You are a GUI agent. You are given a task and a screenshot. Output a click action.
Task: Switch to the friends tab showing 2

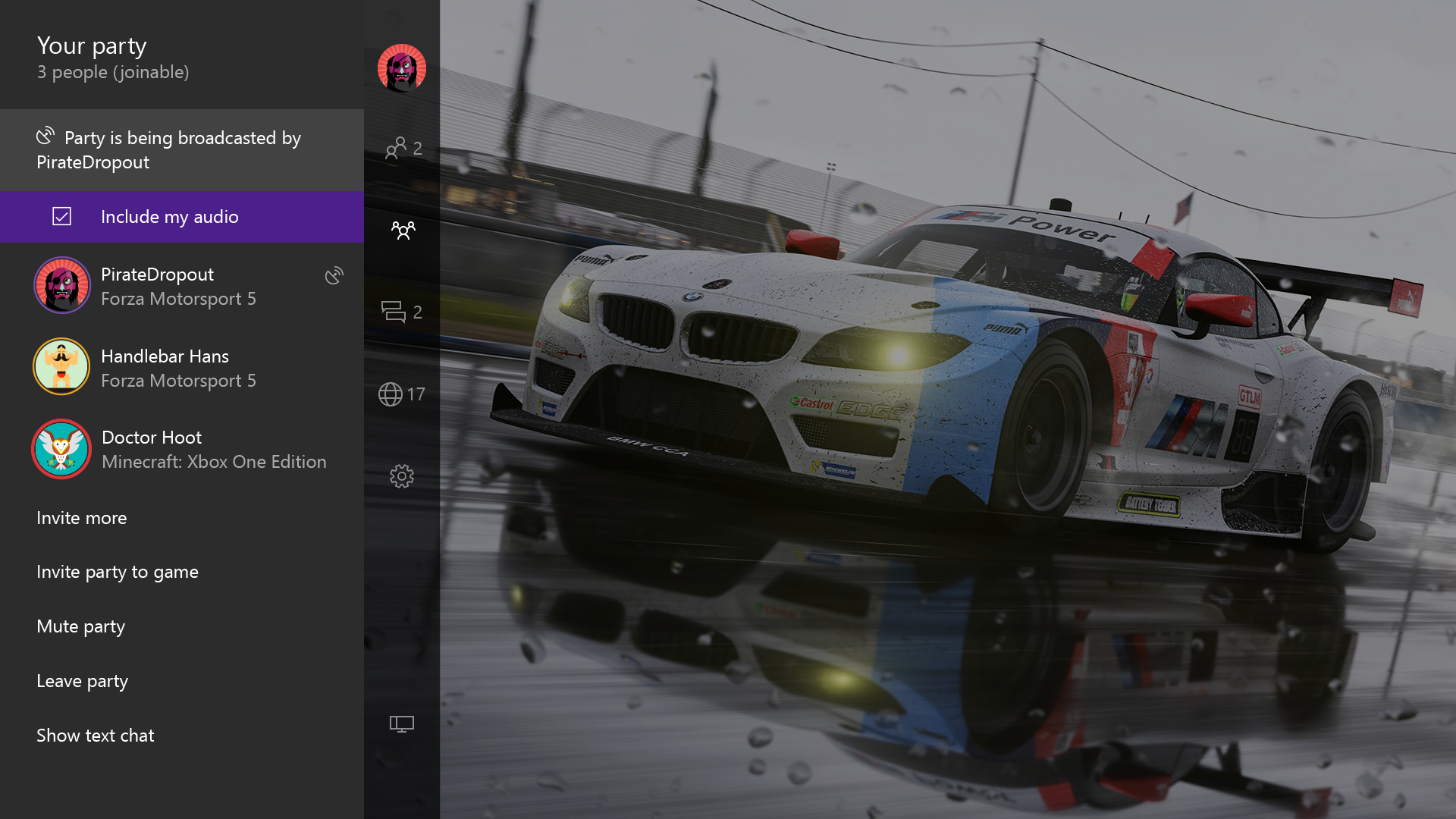(403, 148)
